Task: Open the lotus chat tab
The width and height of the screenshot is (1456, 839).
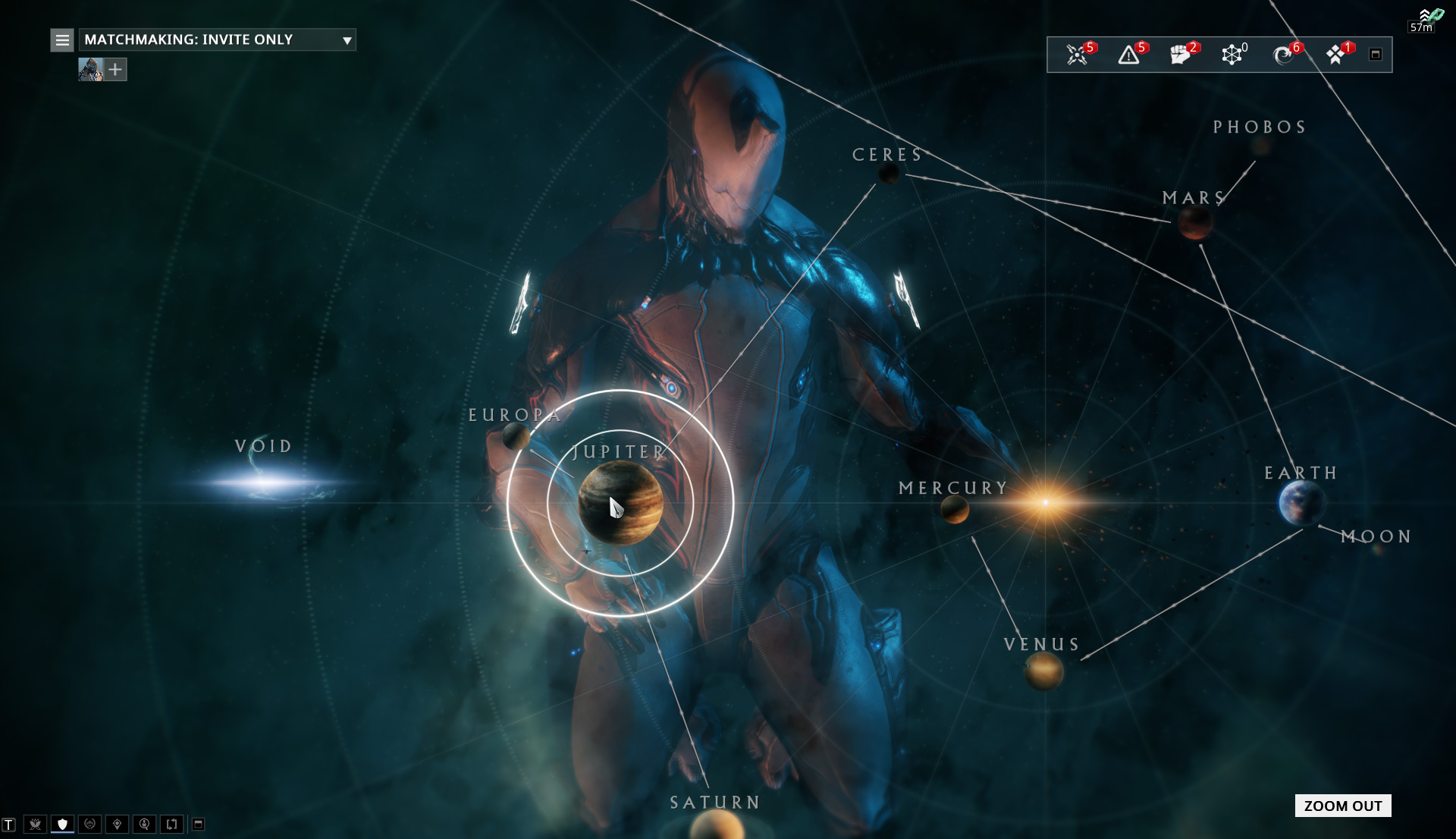Action: tap(35, 824)
